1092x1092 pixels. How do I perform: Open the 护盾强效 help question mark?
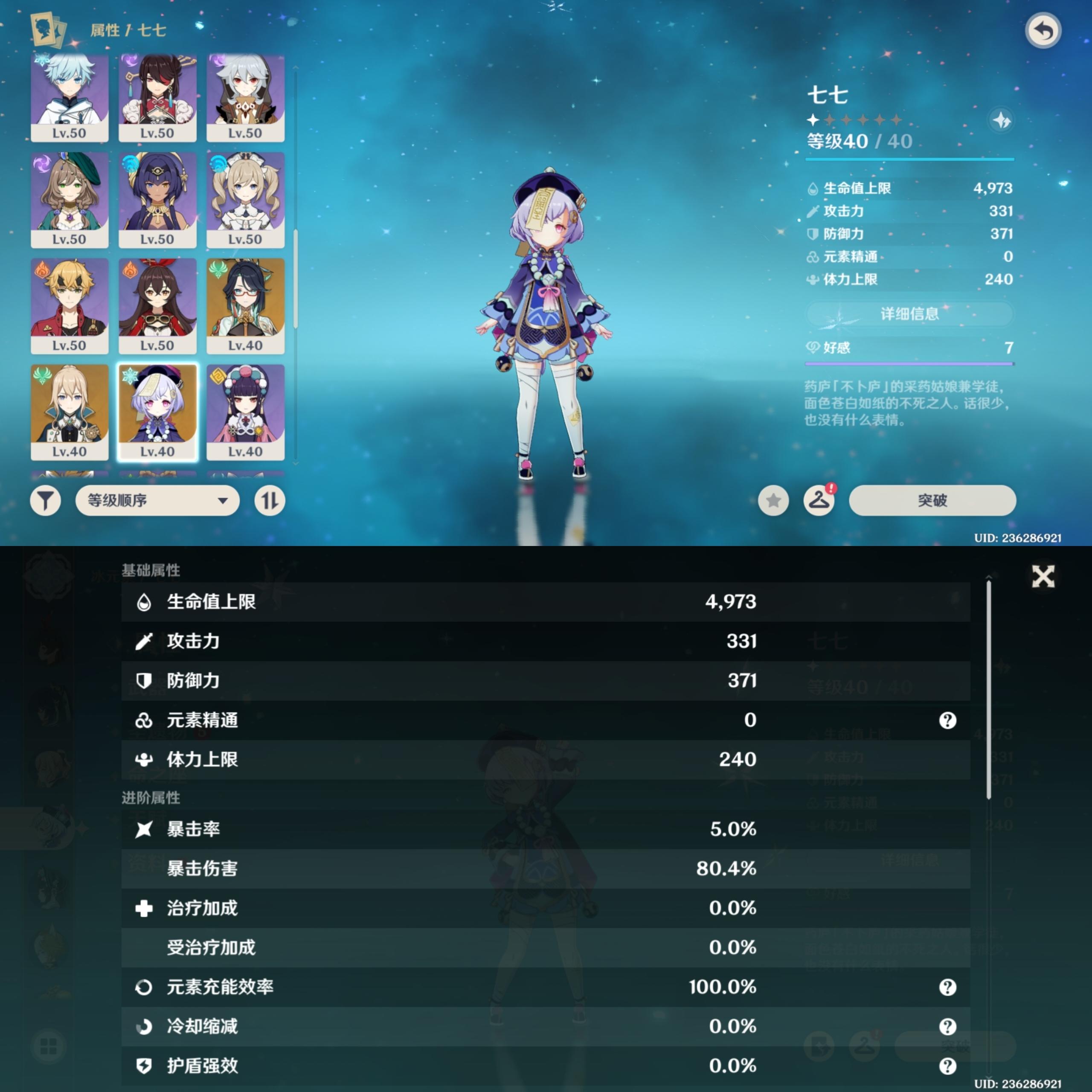point(947,1066)
